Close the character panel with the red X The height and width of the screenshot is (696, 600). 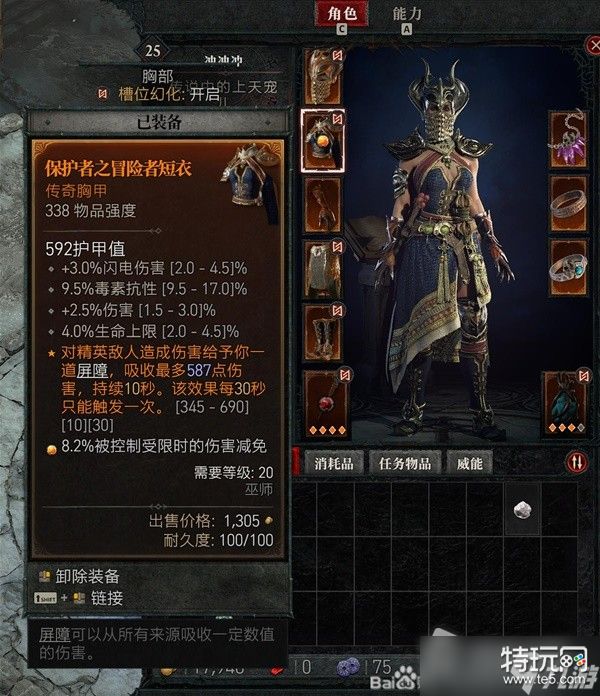(591, 45)
